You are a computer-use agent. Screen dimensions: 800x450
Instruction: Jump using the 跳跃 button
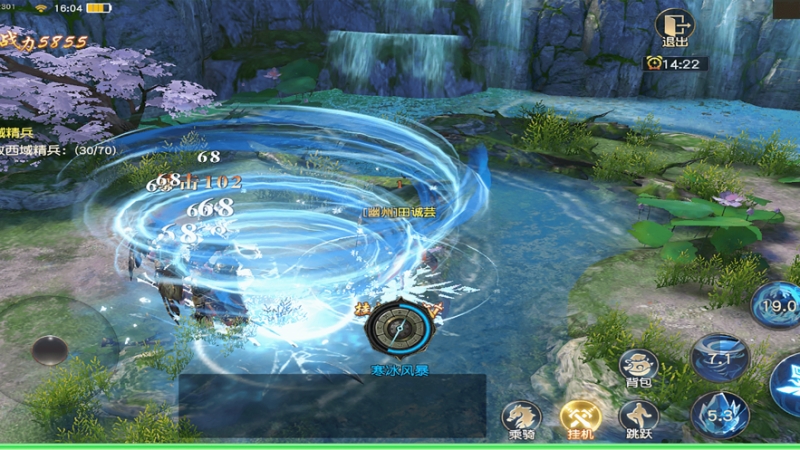point(638,418)
